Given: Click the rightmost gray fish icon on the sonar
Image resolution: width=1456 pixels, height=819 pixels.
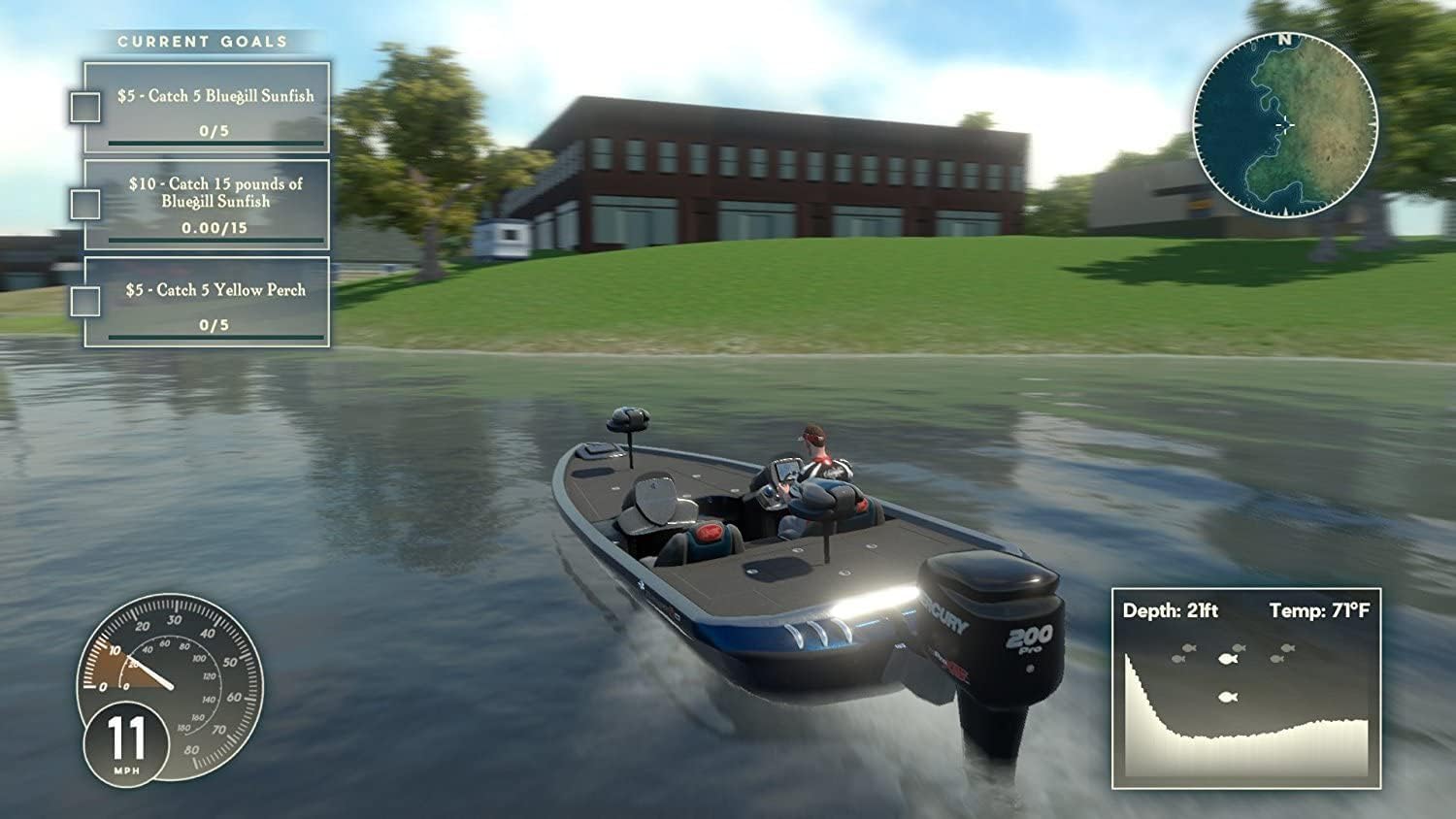Looking at the screenshot, I should point(1287,648).
